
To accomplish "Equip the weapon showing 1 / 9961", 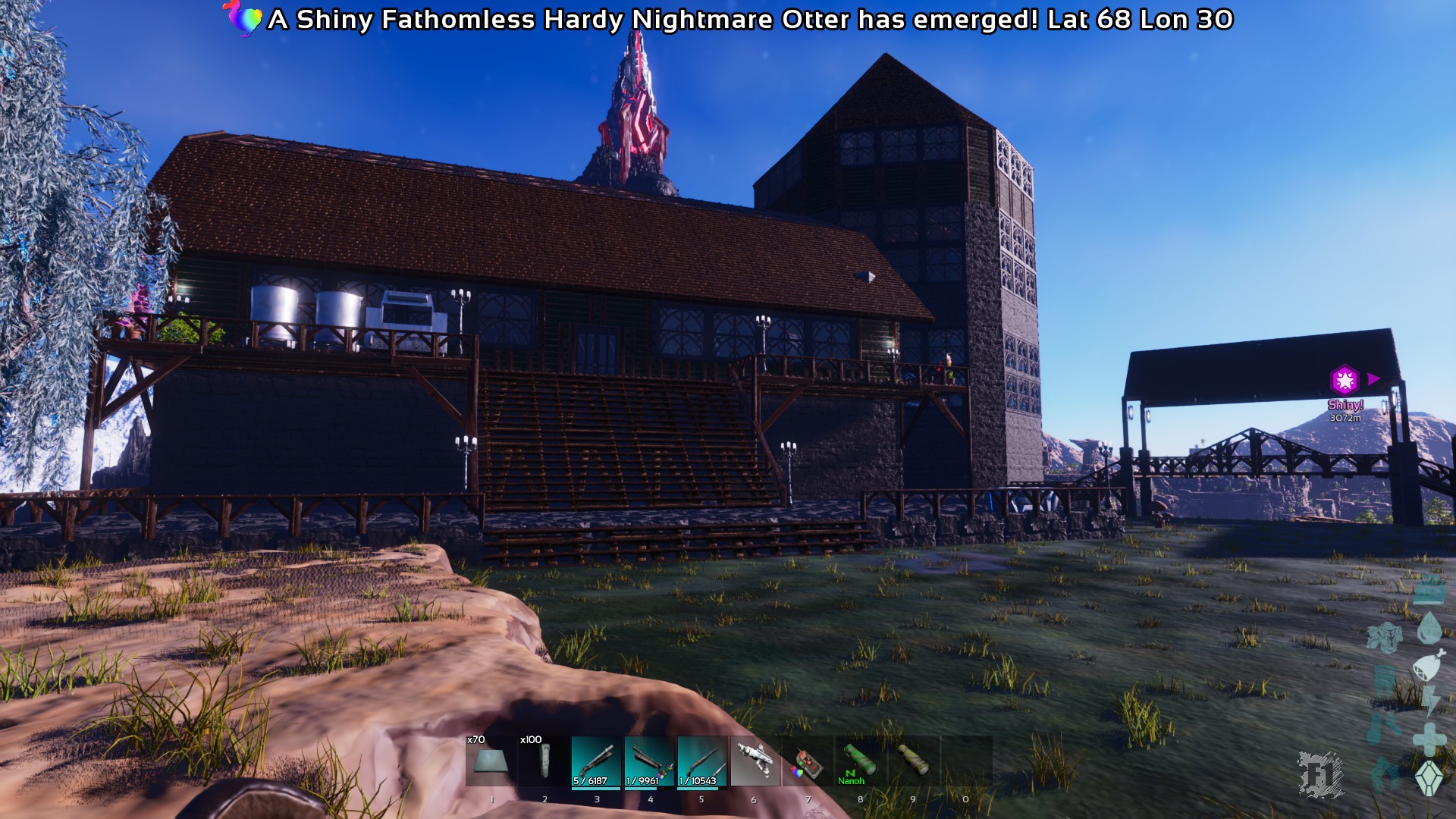I will 649,761.
